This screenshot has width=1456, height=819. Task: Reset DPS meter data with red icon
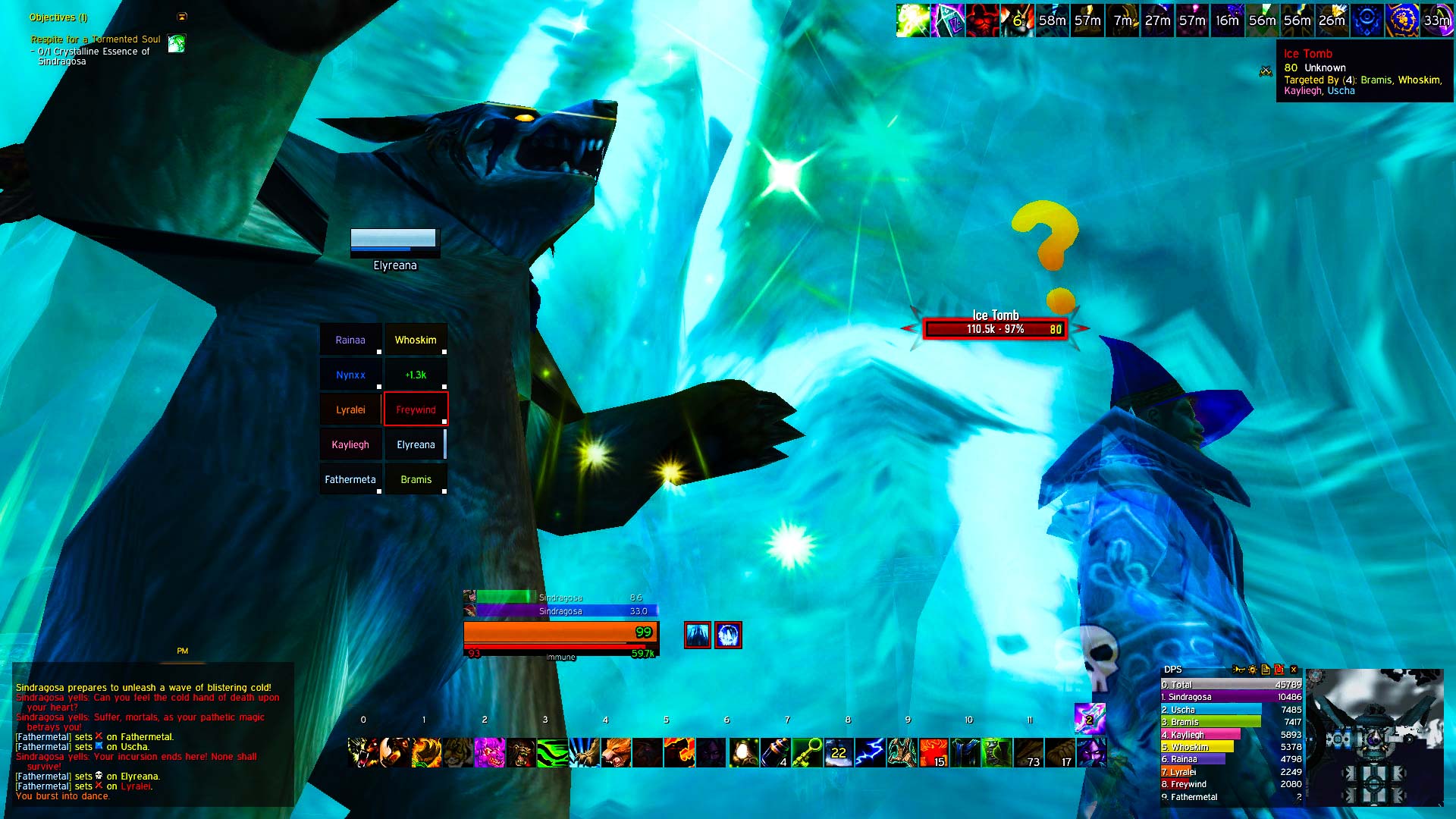(1279, 670)
